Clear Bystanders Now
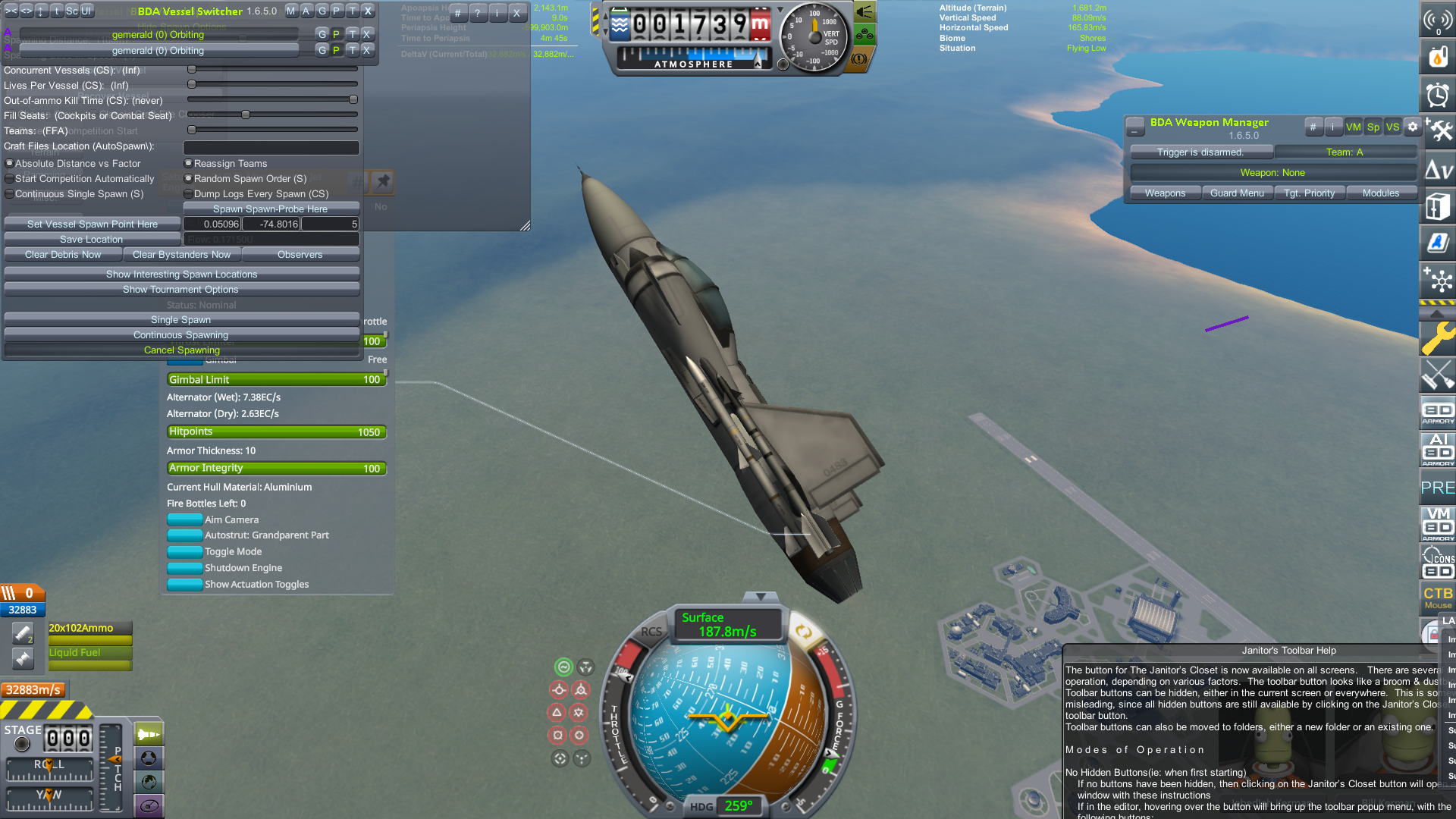 click(x=181, y=255)
